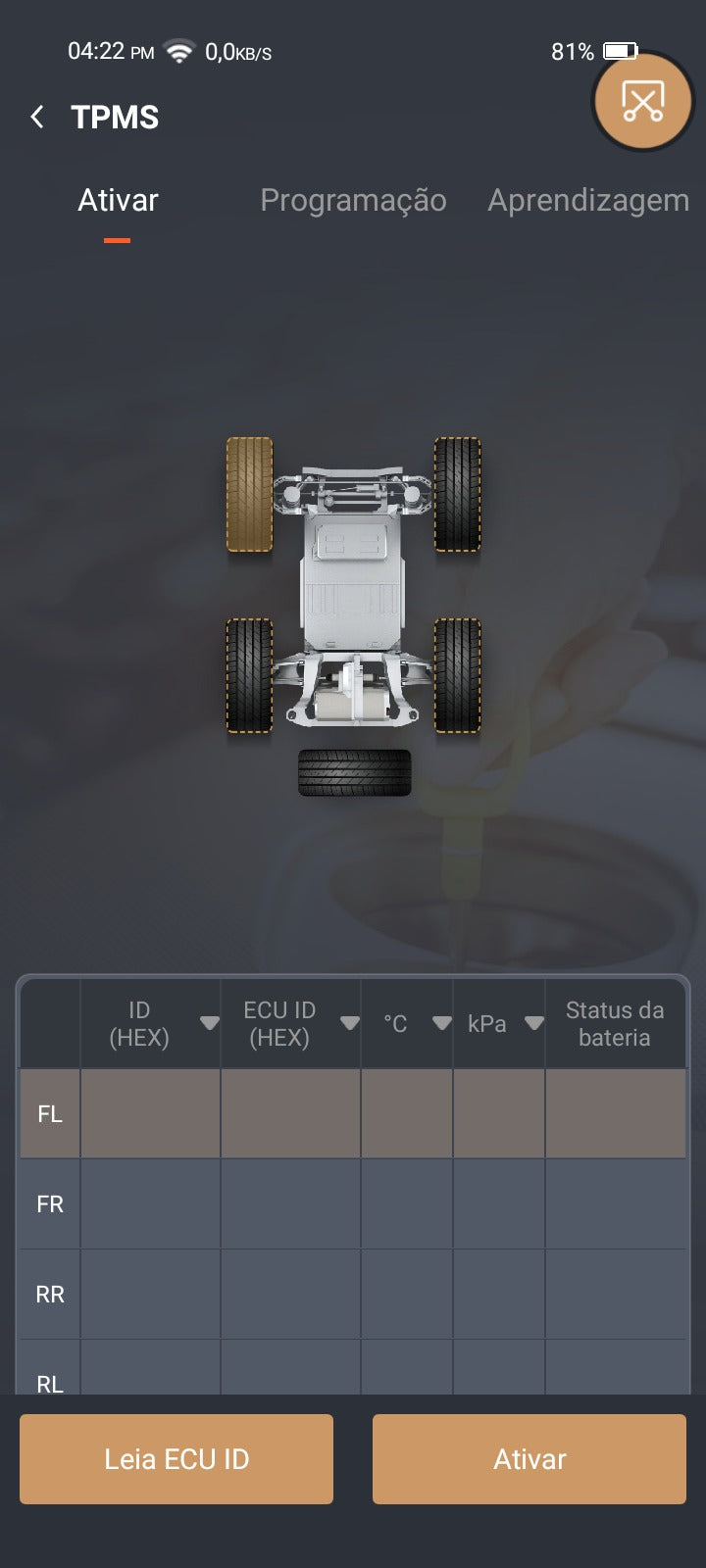Select the highlighted front-left tire

[x=250, y=495]
